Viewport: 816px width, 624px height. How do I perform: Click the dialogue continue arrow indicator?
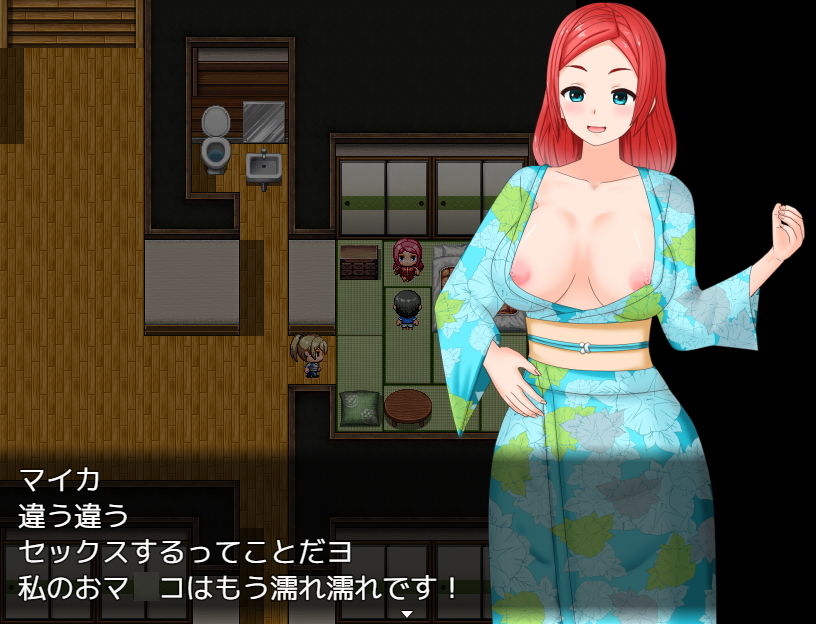tap(407, 613)
